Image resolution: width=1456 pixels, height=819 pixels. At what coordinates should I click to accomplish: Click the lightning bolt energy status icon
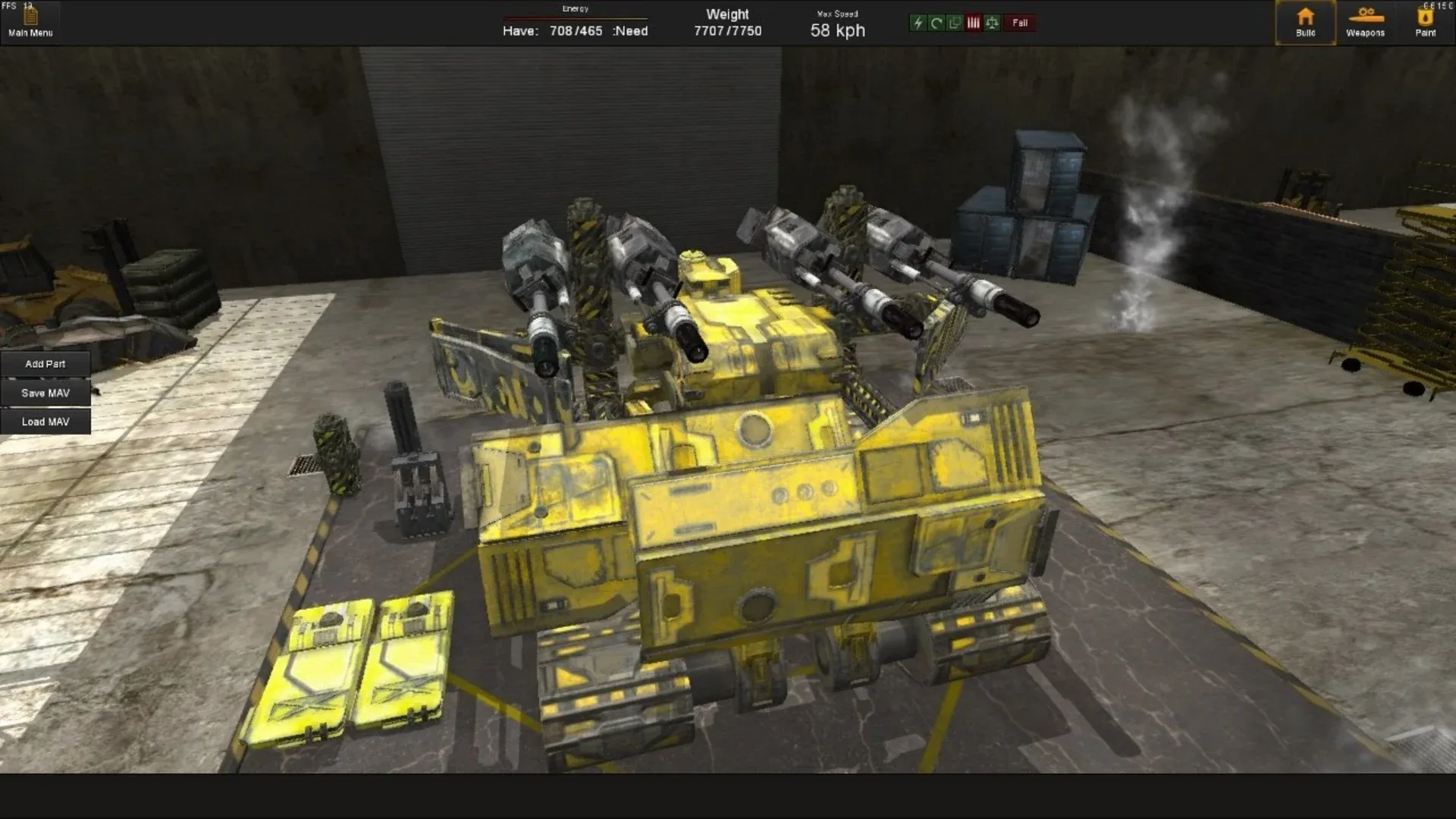coord(918,24)
